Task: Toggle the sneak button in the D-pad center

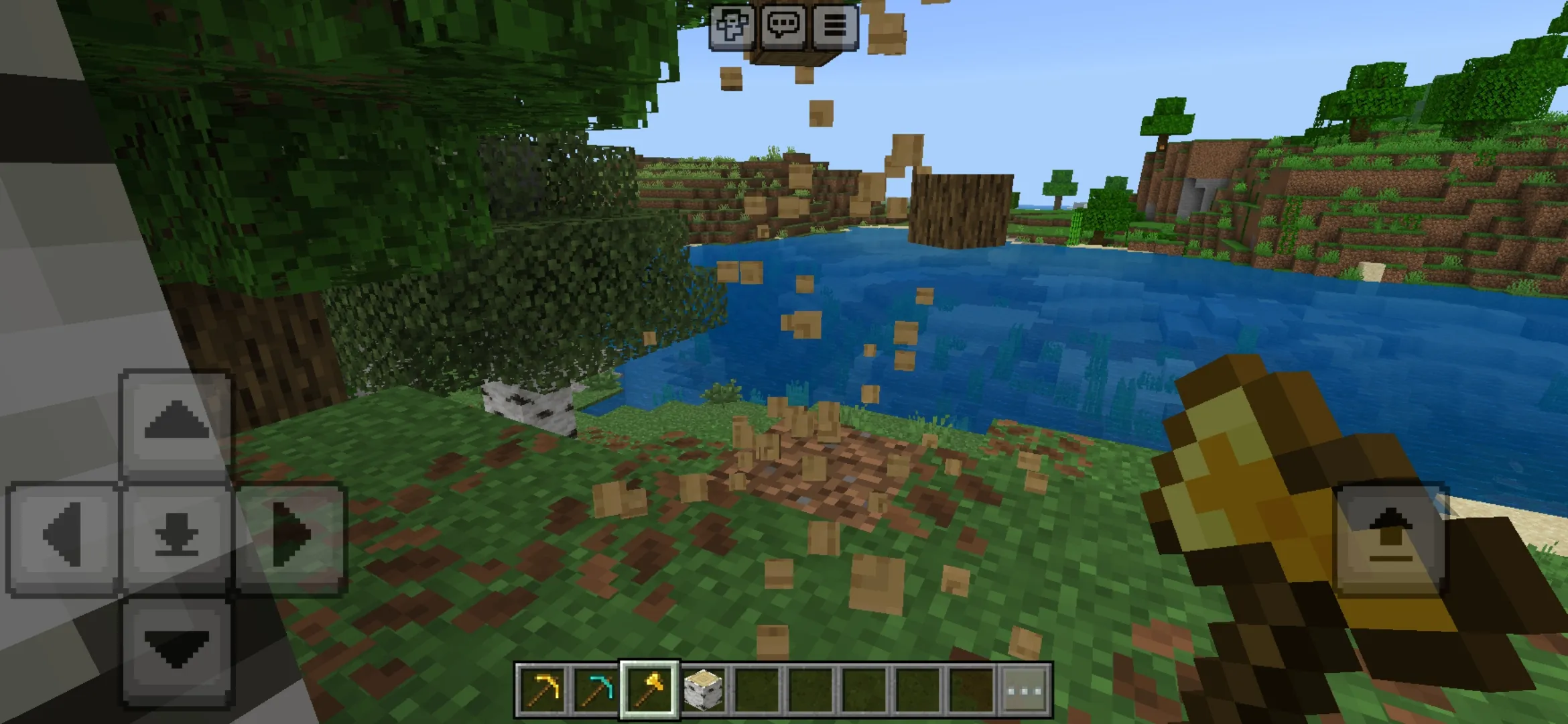Action: coord(176,536)
